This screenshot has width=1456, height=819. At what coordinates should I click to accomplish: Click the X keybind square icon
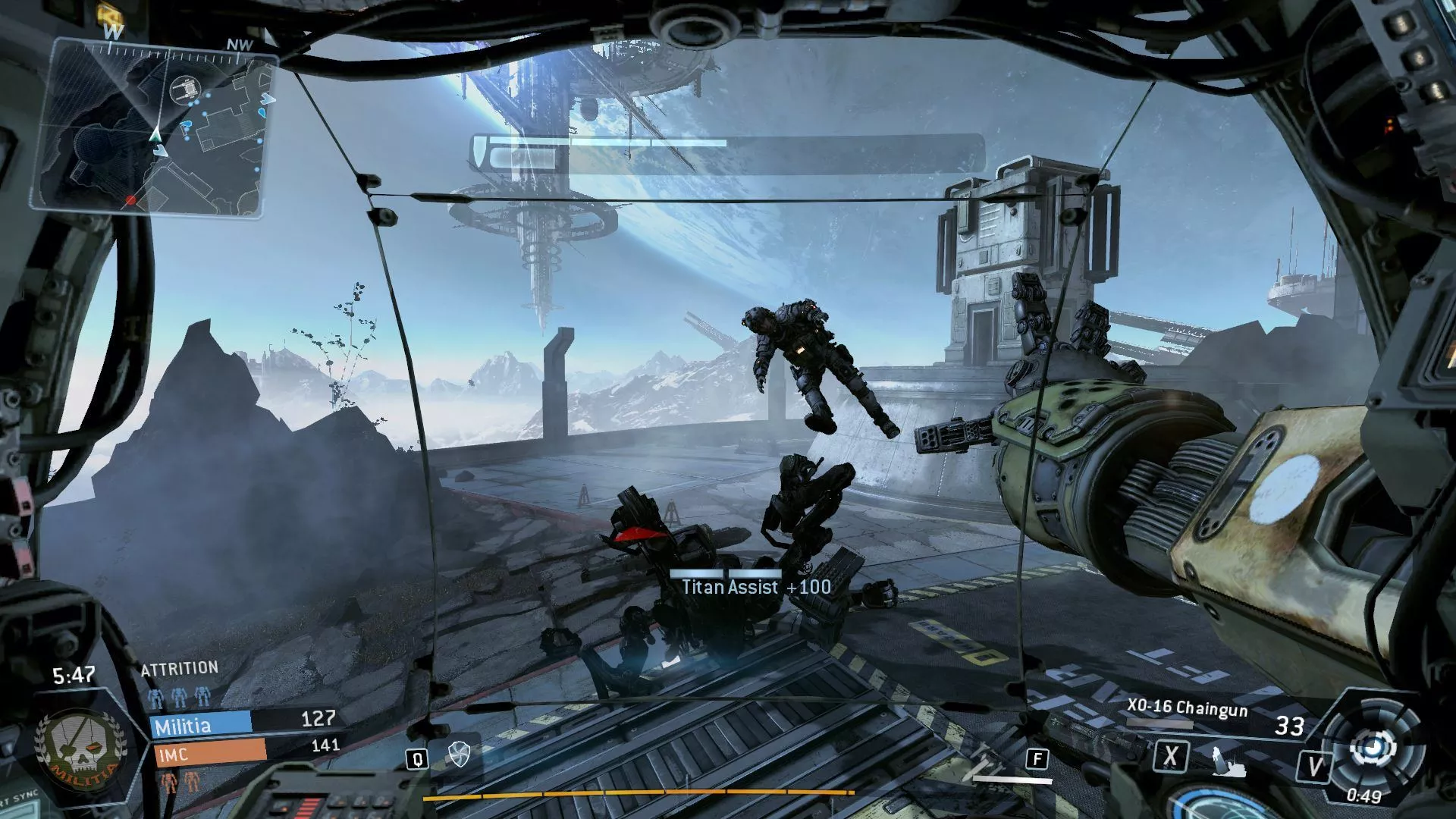pos(1173,757)
